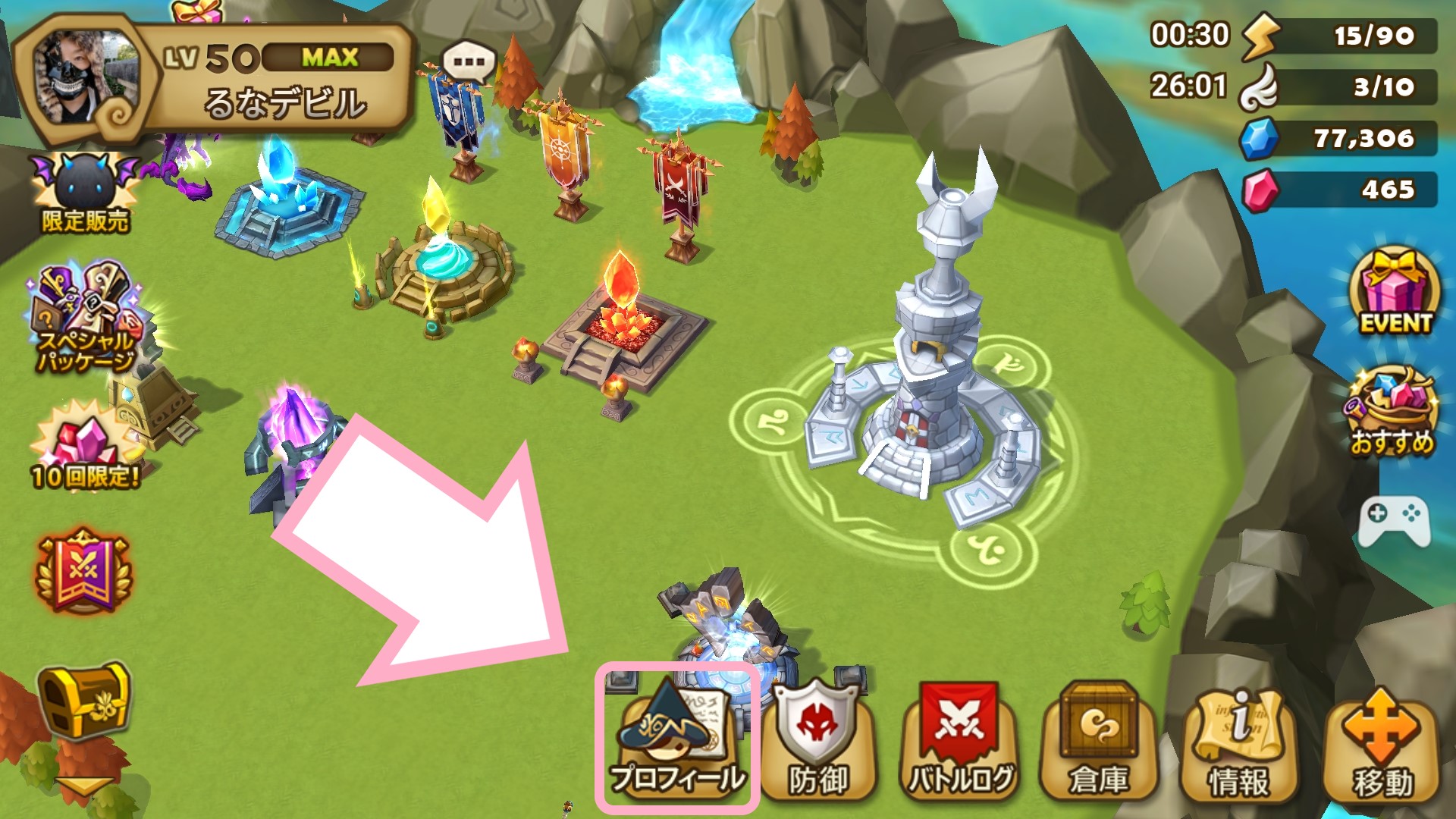
Task: Show the 情報 info scroll
Action: (1239, 745)
